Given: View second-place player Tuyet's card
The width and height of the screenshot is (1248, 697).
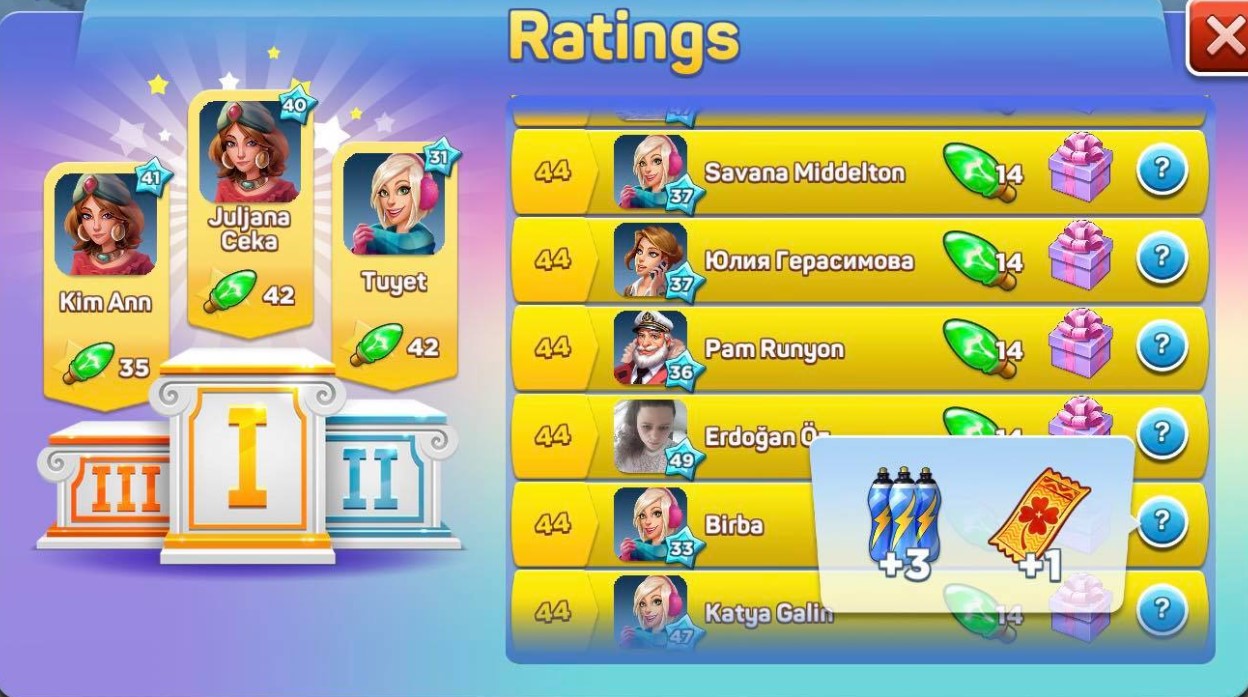Looking at the screenshot, I should (x=394, y=260).
